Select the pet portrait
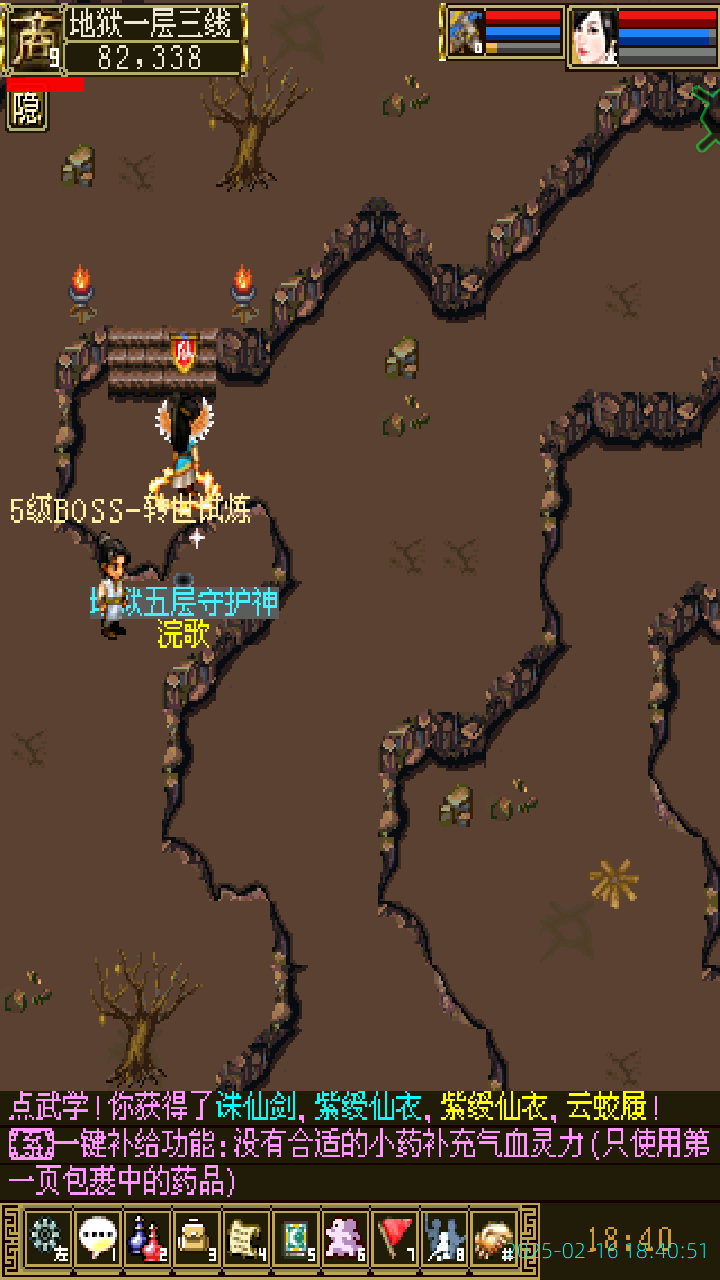The image size is (720, 1280). click(x=466, y=34)
